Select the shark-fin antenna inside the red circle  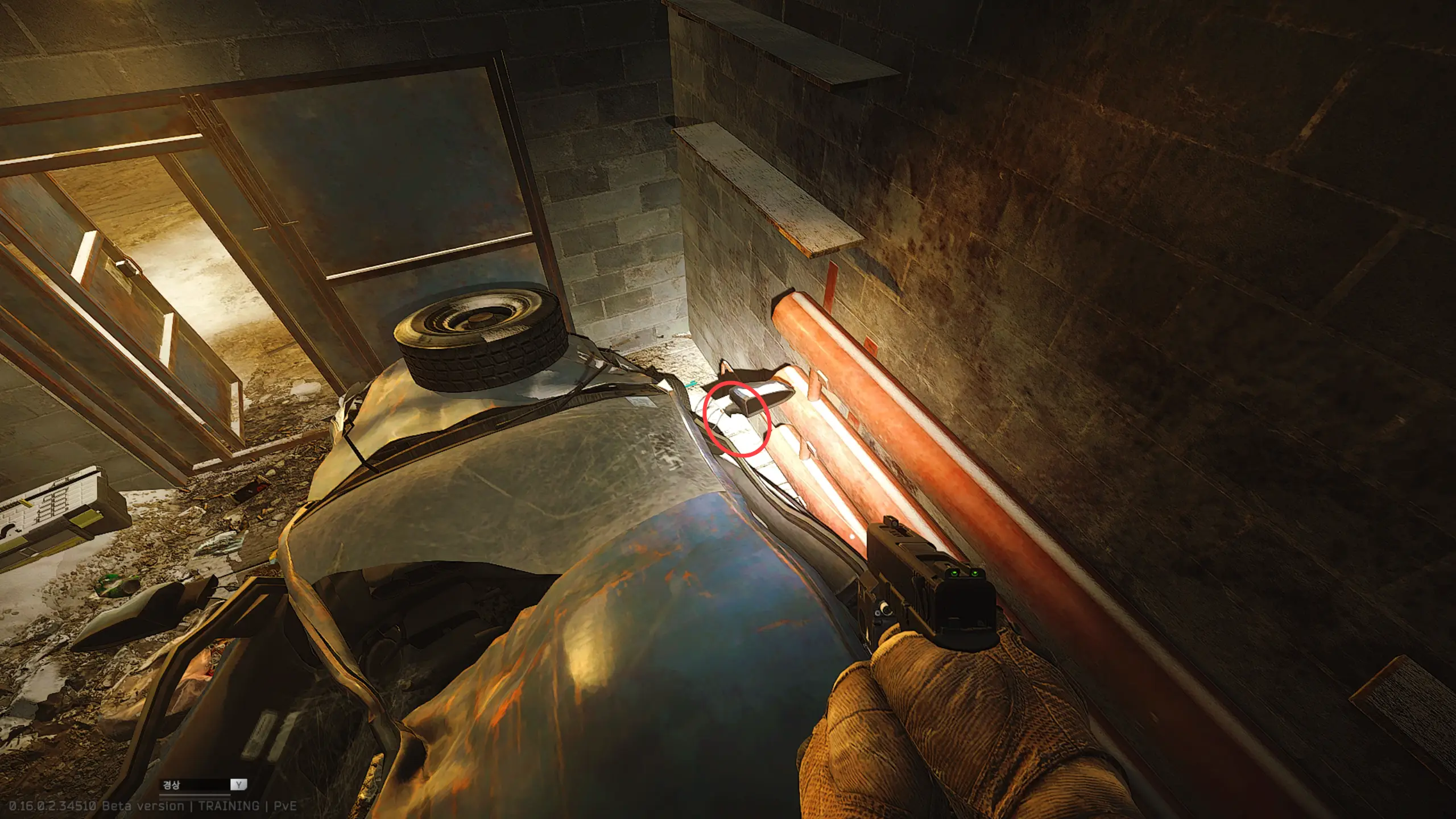[744, 402]
